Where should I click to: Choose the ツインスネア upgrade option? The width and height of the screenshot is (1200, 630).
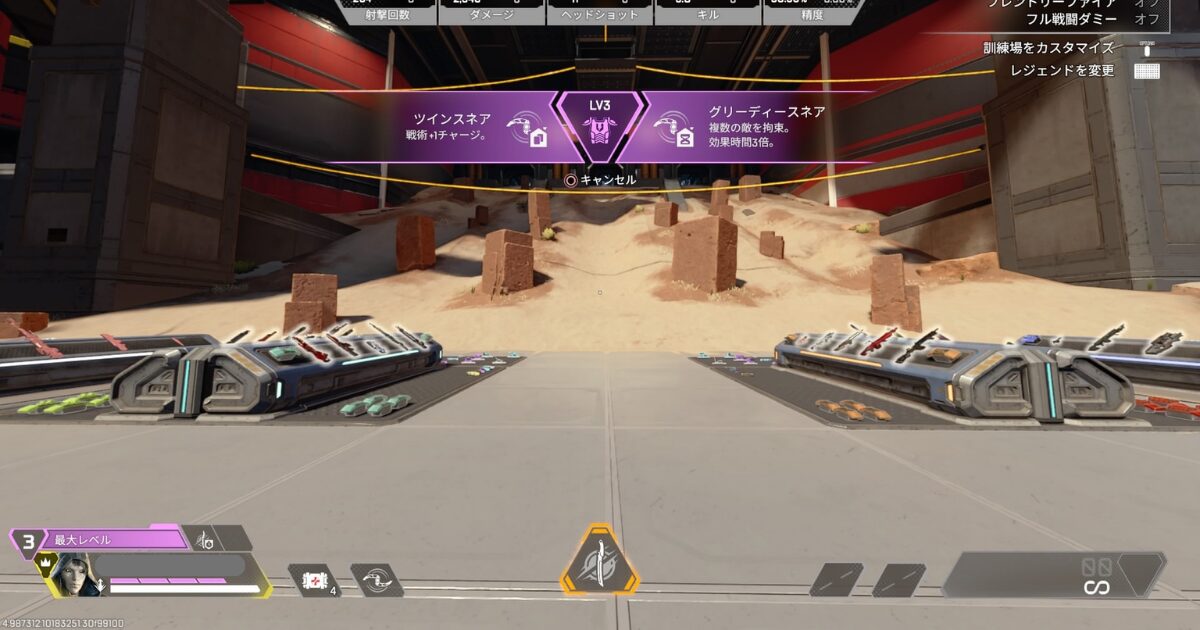470,127
